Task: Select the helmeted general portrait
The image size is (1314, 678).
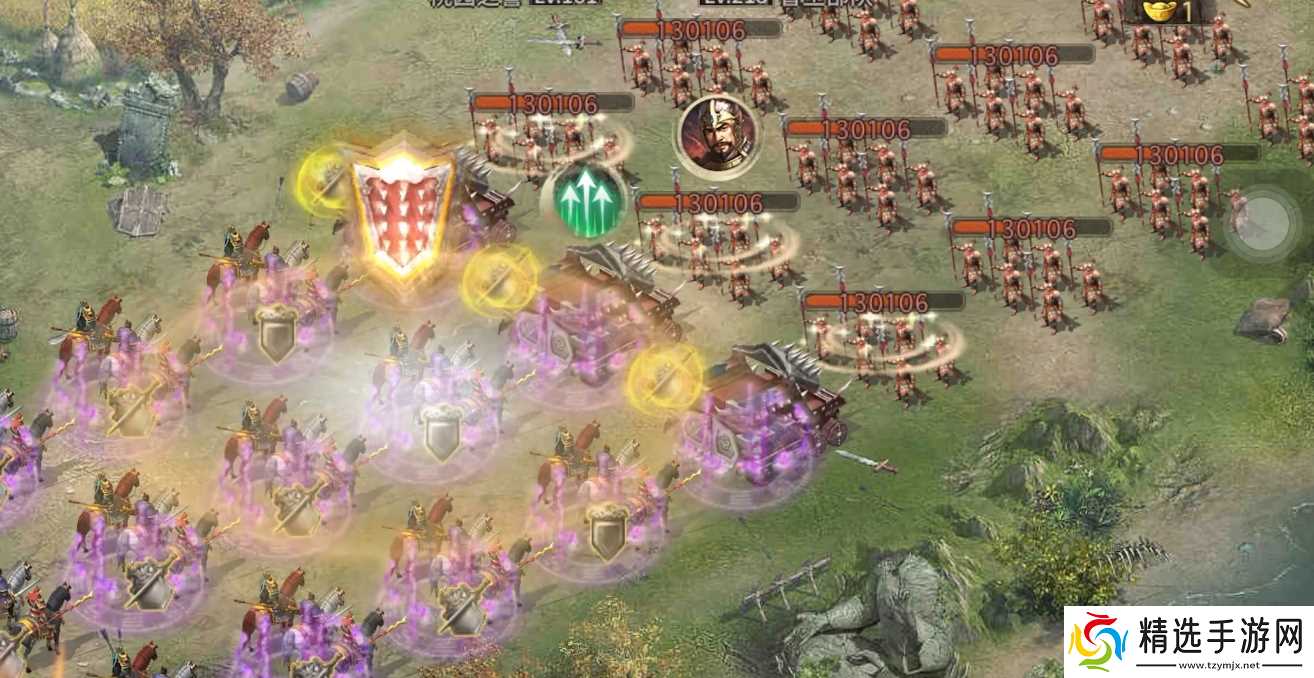Action: tap(714, 133)
